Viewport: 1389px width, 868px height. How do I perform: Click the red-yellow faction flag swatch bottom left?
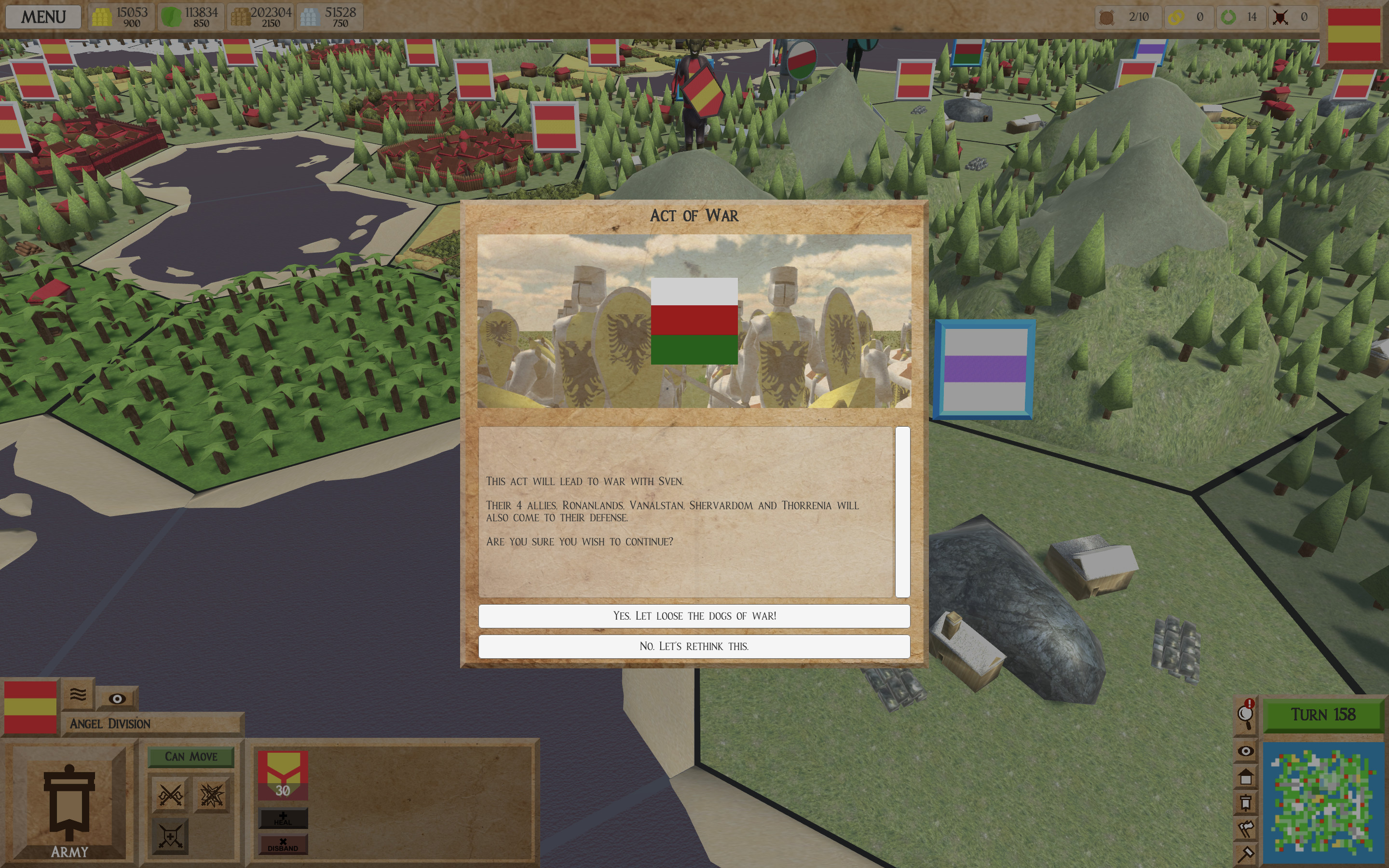coord(30,707)
